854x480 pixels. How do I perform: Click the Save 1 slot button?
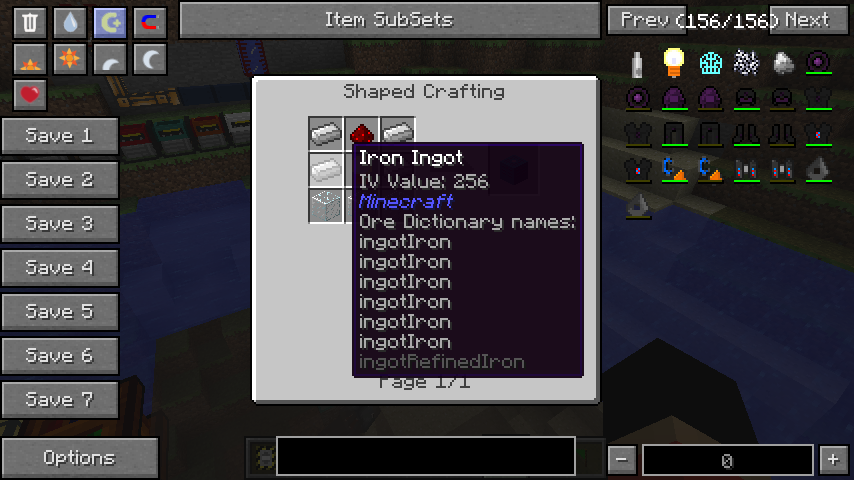click(x=60, y=136)
